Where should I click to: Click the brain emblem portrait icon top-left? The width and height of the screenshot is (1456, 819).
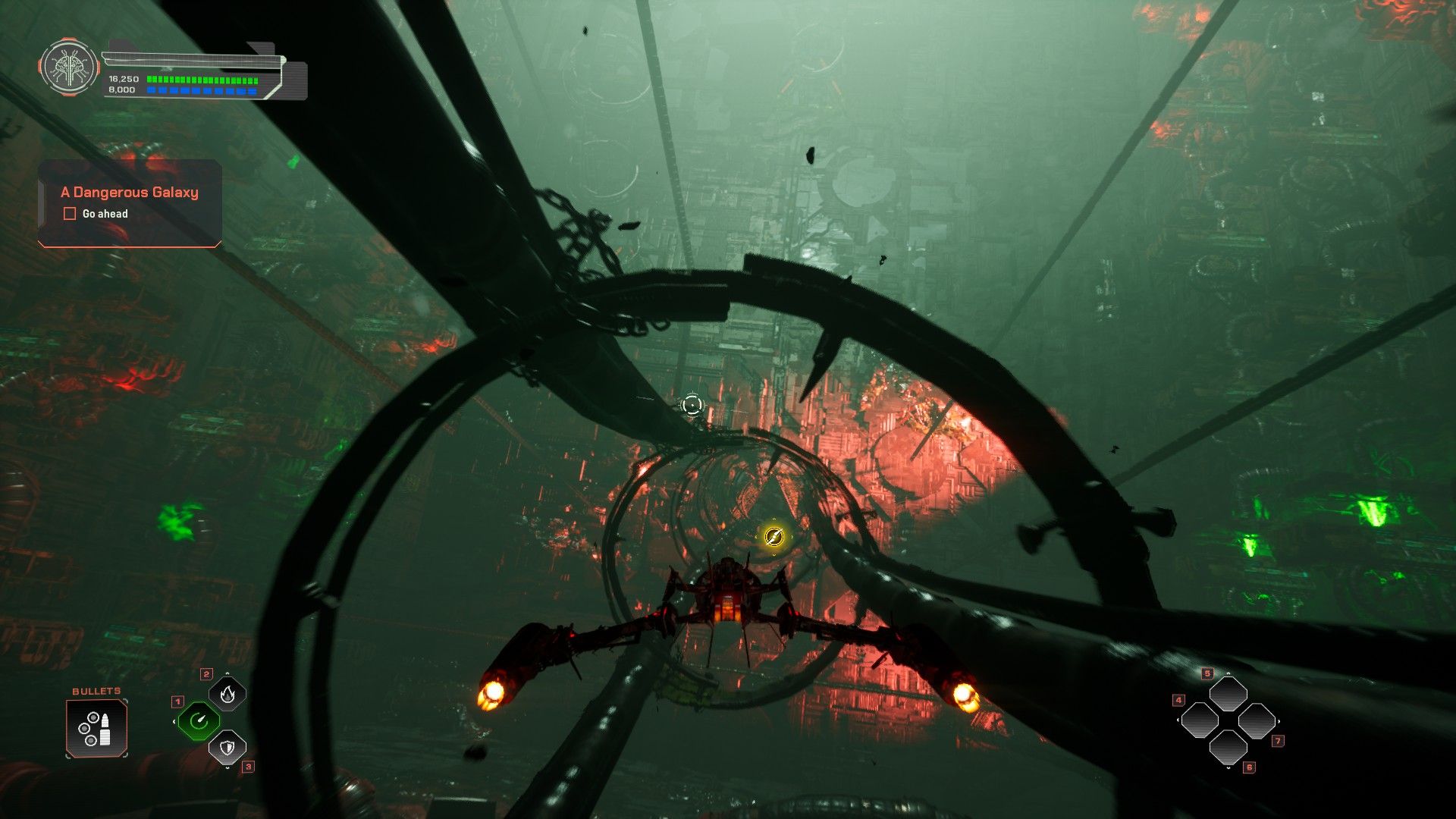coord(70,68)
